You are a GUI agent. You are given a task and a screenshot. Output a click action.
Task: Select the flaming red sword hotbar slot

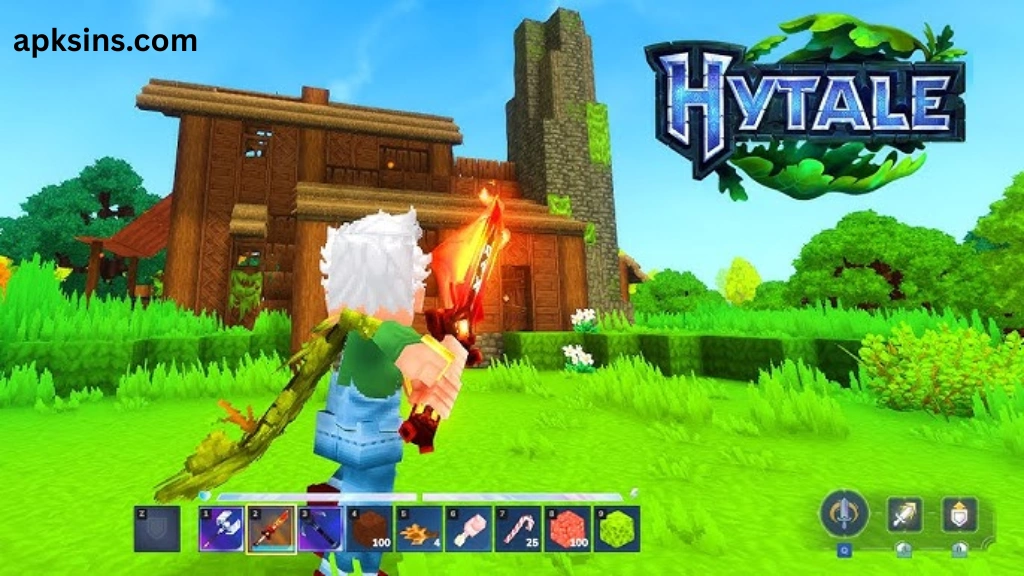pyautogui.click(x=271, y=529)
